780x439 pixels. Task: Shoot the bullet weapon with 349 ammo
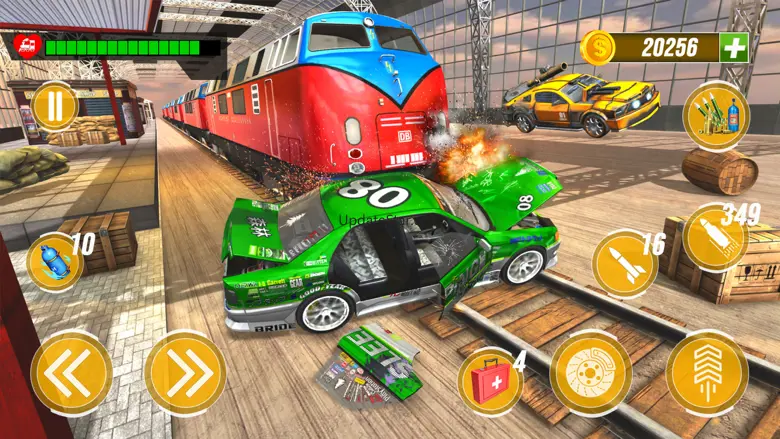click(715, 238)
